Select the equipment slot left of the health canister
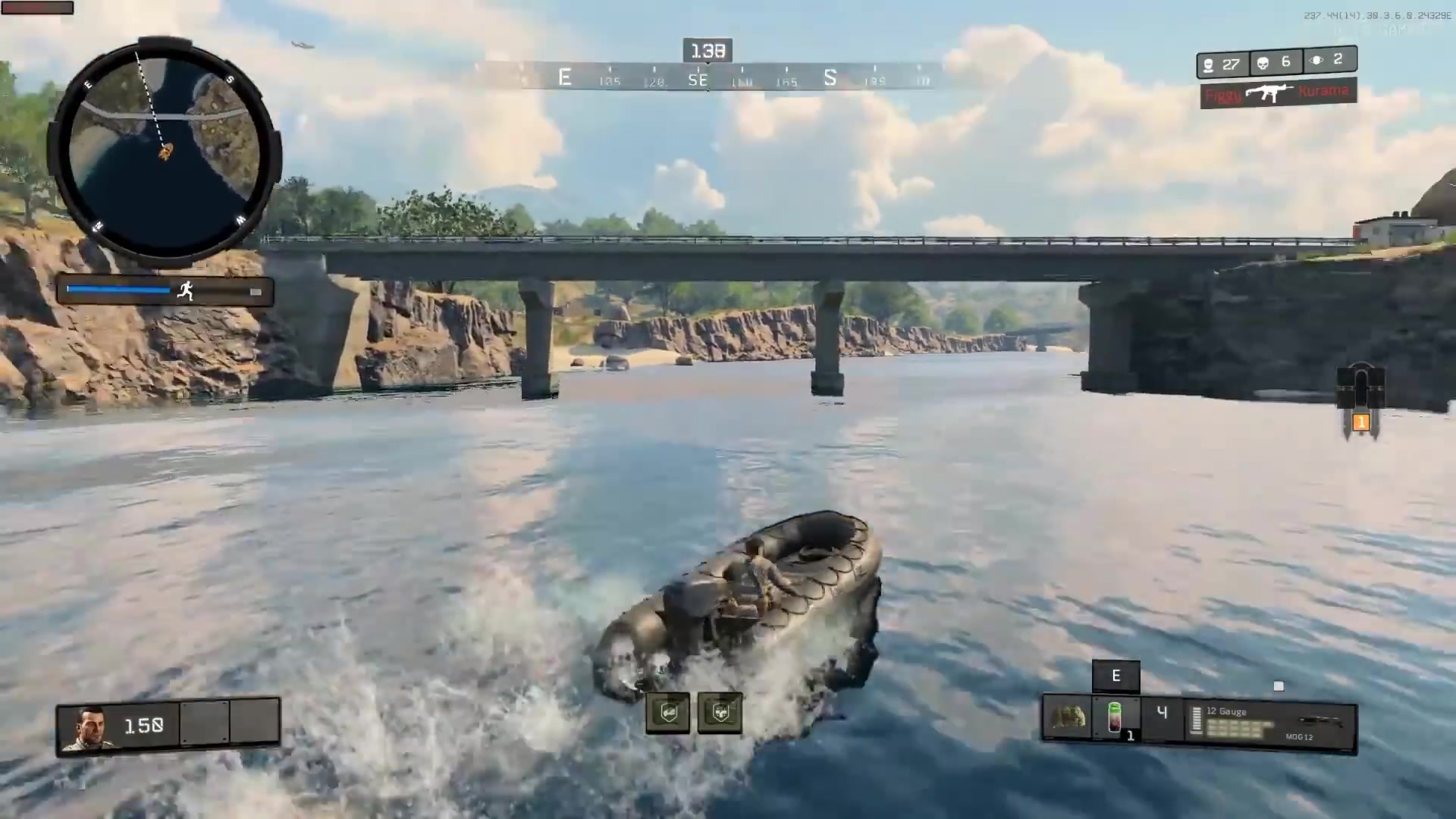The height and width of the screenshot is (819, 1456). point(1066,717)
